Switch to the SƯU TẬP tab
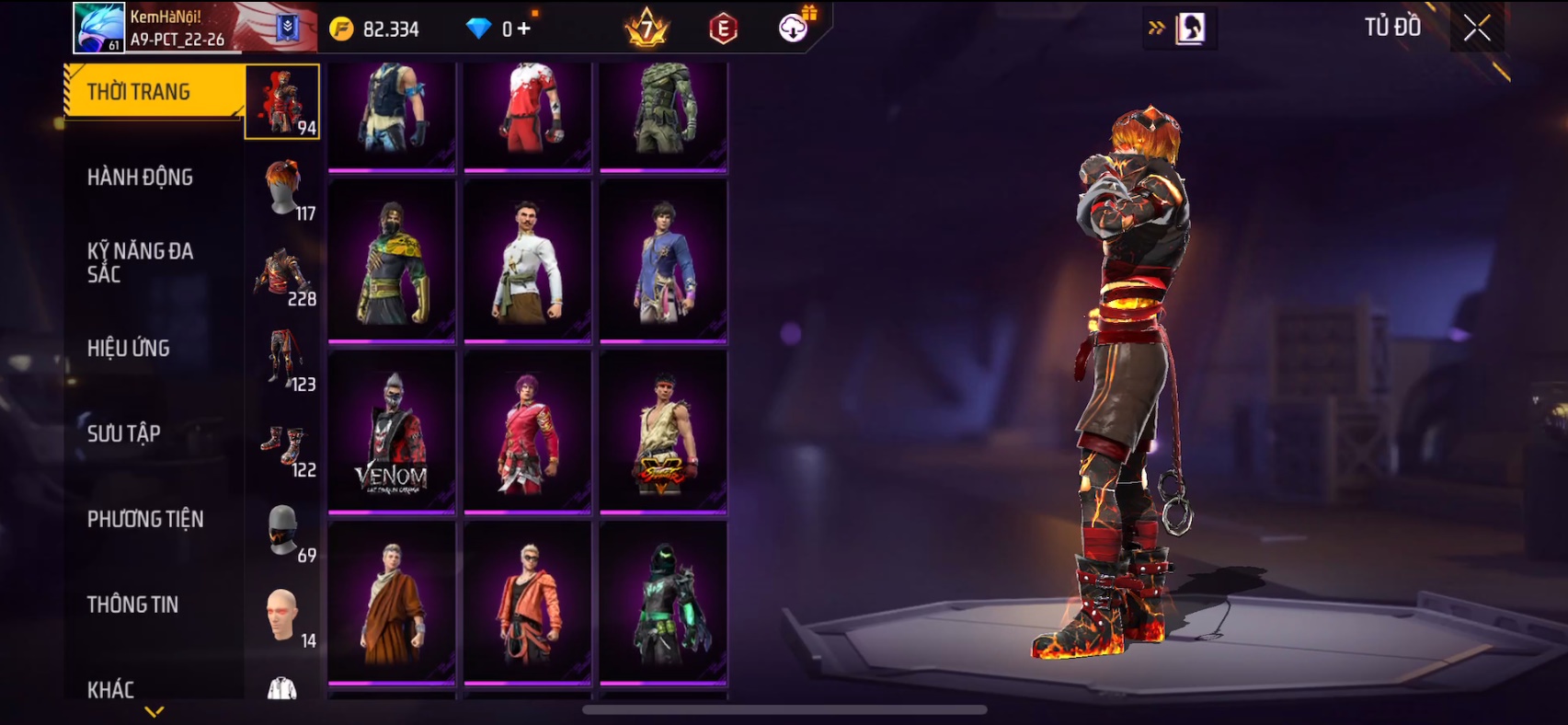Viewport: 1568px width, 725px height. 124,433
